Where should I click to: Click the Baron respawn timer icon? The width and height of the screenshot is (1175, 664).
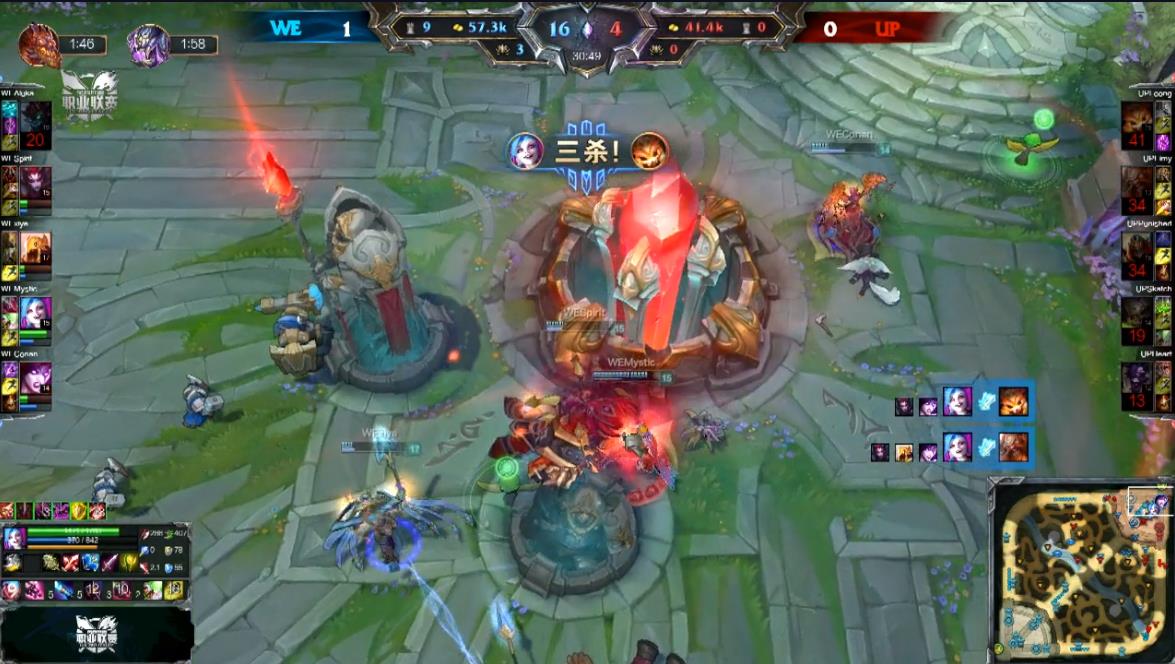pos(148,45)
